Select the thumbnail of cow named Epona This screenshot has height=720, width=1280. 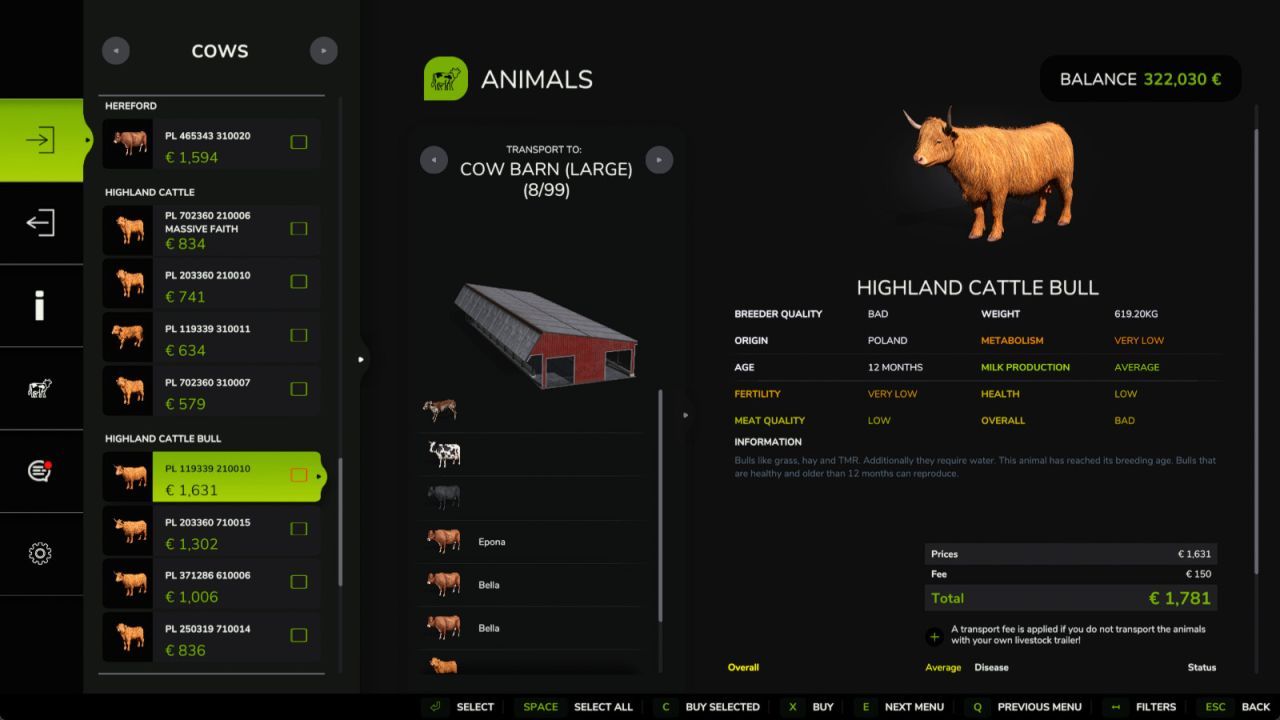[x=444, y=540]
